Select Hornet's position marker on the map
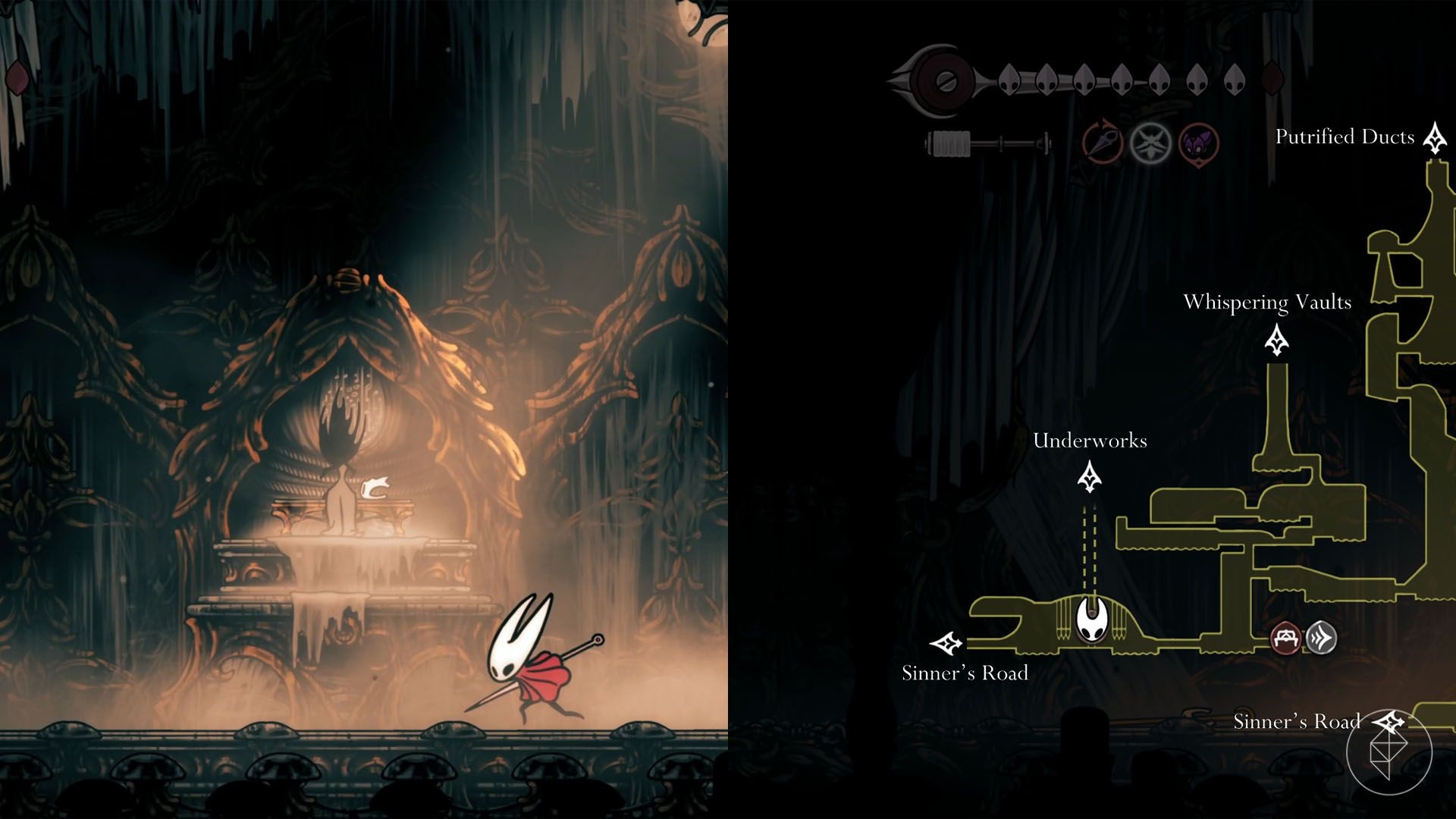The height and width of the screenshot is (819, 1456). click(1092, 620)
